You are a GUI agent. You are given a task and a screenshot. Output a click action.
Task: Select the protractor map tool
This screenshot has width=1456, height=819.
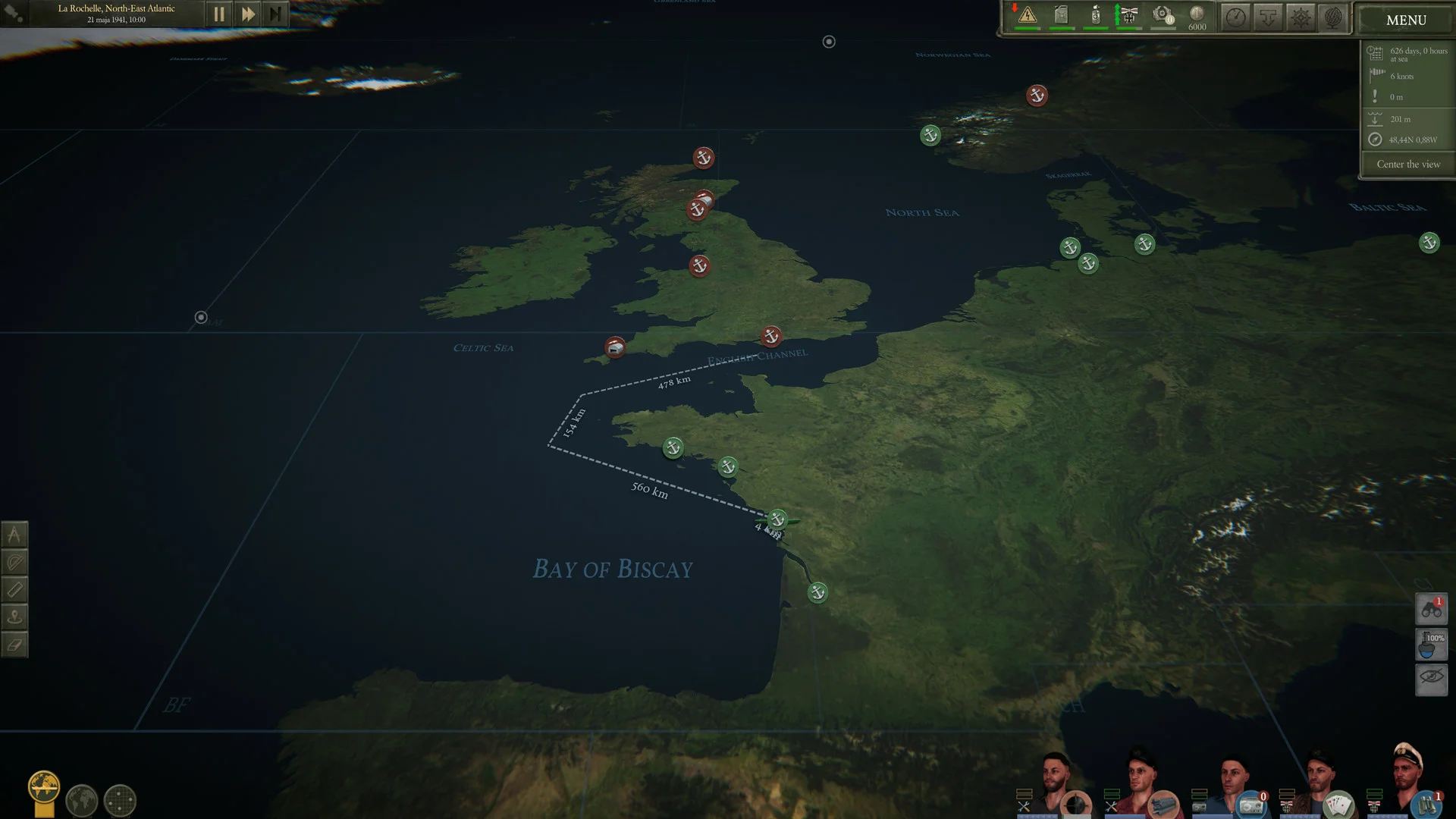(14, 562)
